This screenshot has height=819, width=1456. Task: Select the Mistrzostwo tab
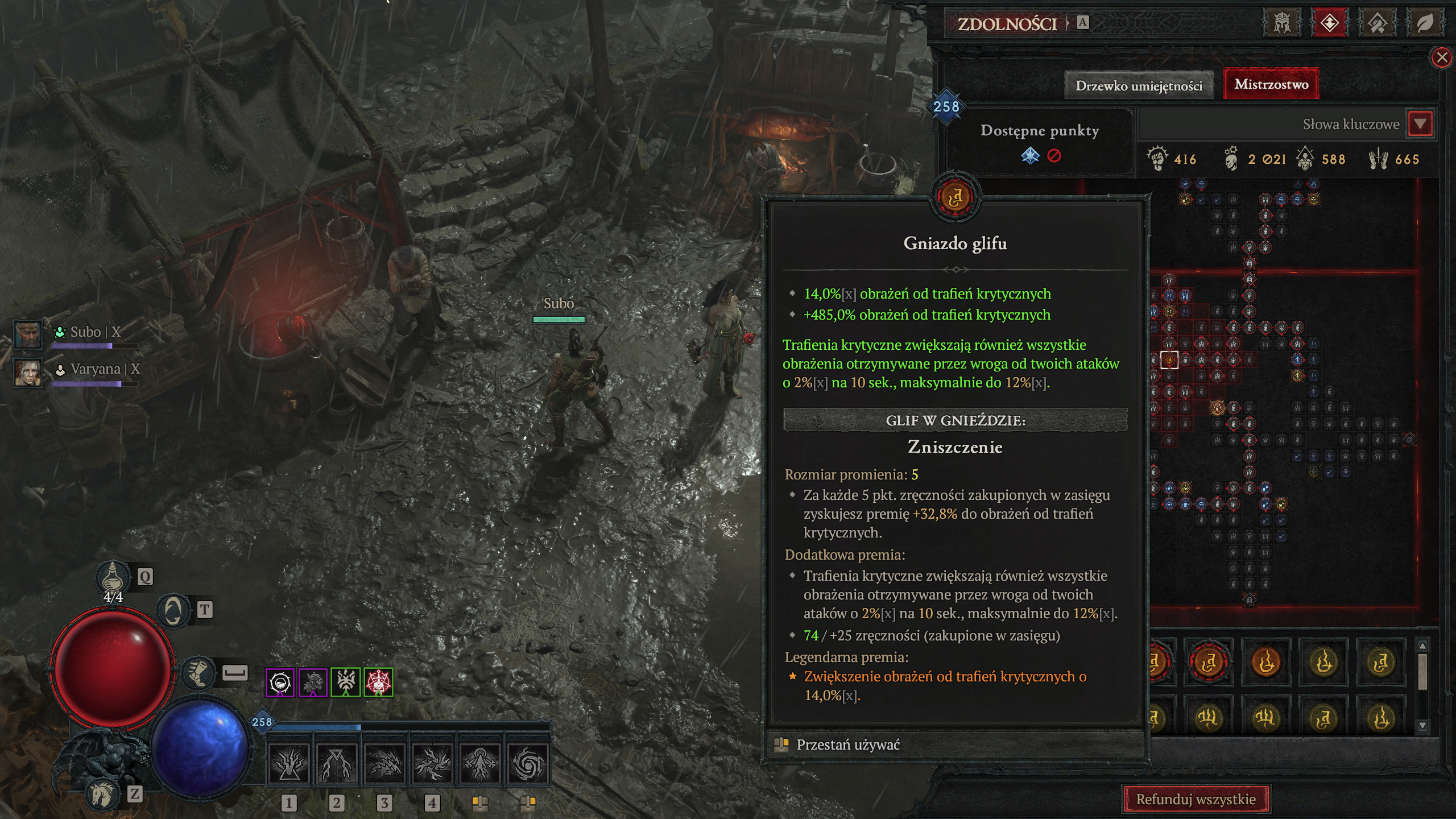coord(1271,84)
